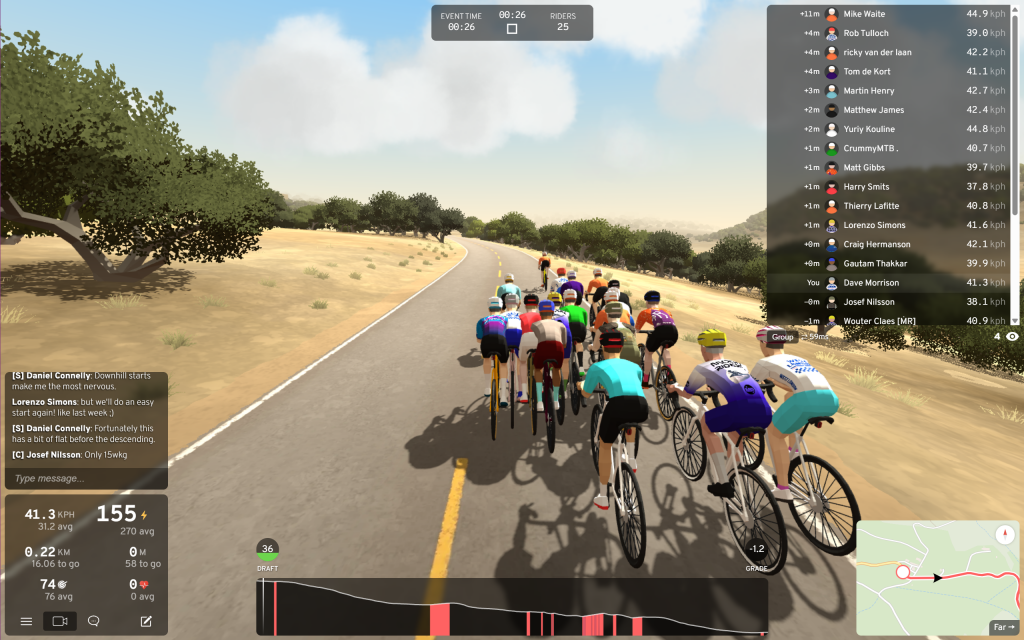This screenshot has width=1024, height=640.
Task: Toggle the minimap Far zoom button
Action: [1003, 627]
